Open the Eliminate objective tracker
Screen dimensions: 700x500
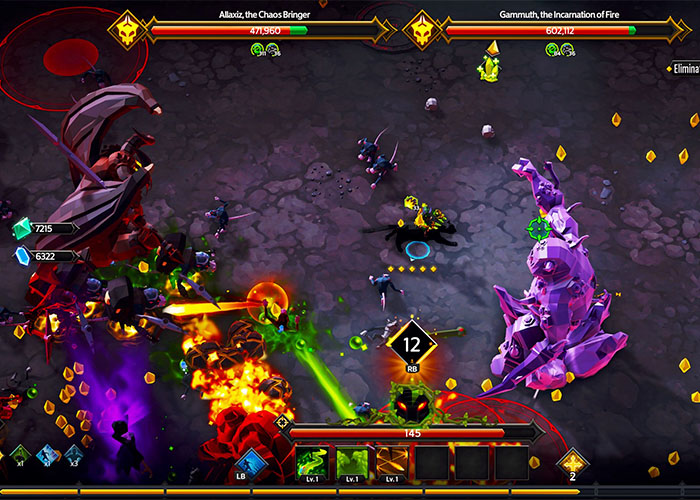(684, 68)
